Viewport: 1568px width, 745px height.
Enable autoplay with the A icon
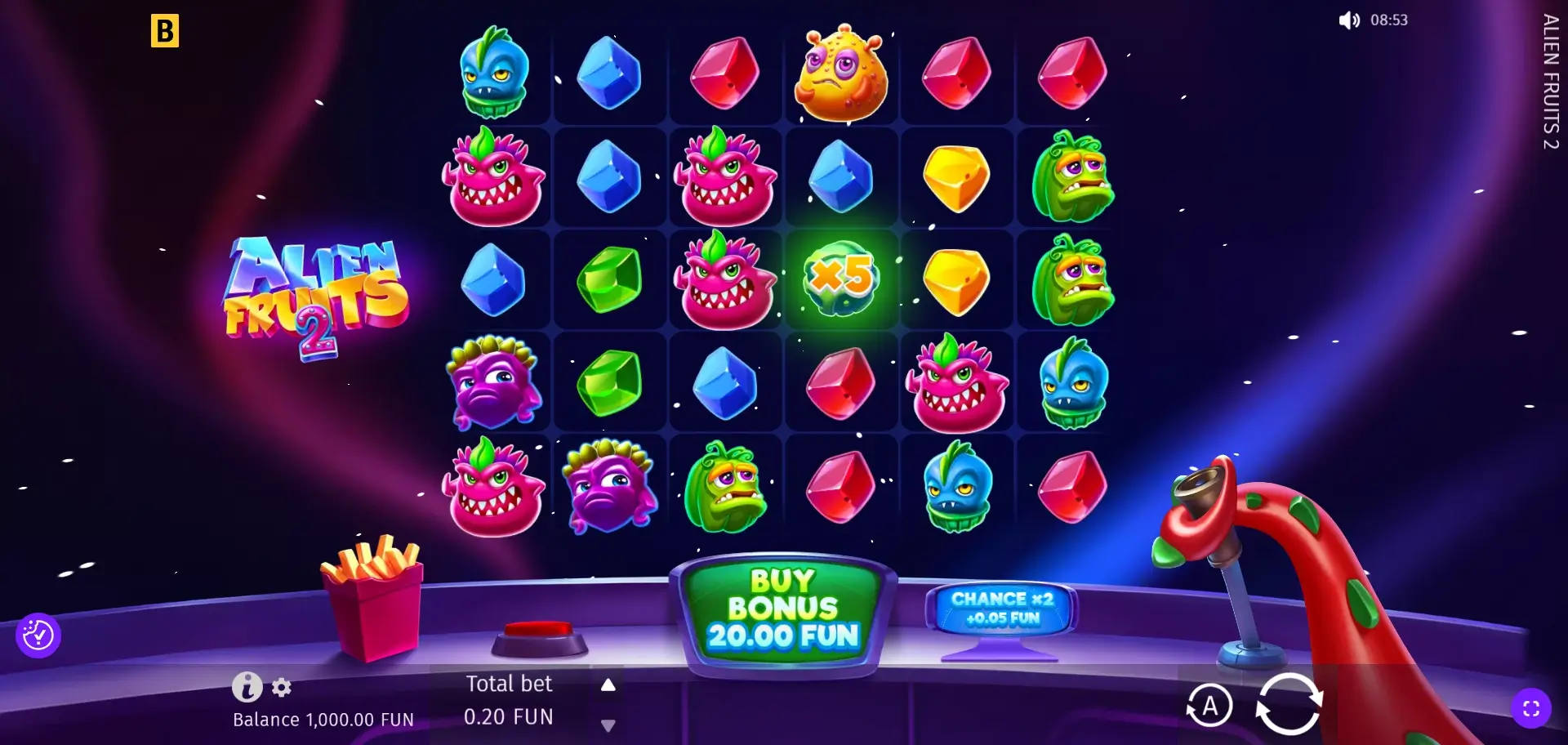tap(1211, 704)
